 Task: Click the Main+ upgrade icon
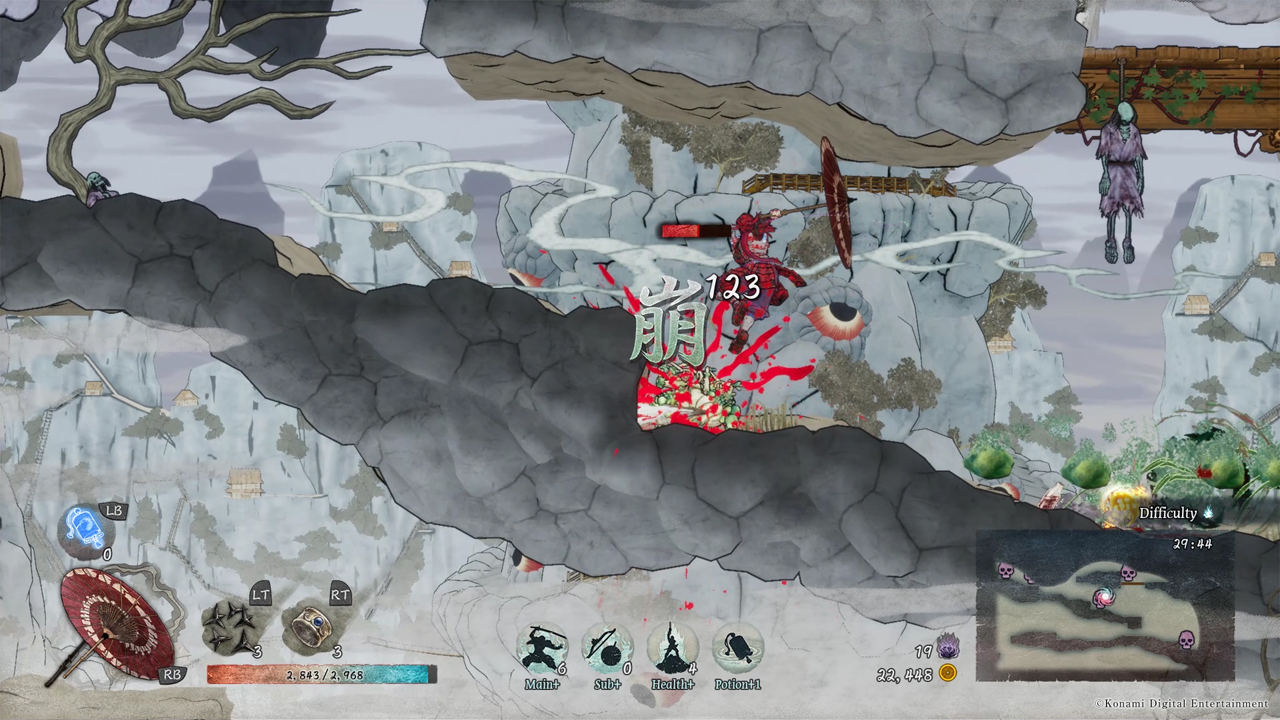542,648
